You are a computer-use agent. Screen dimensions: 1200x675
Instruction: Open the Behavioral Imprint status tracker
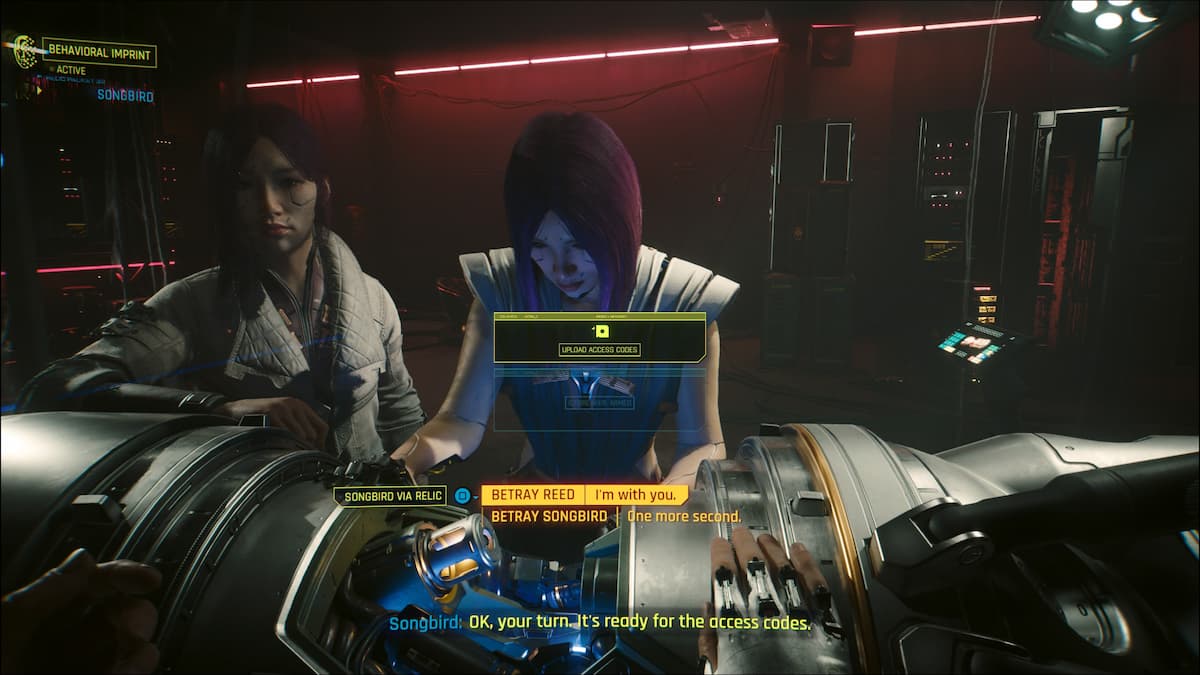(x=98, y=51)
